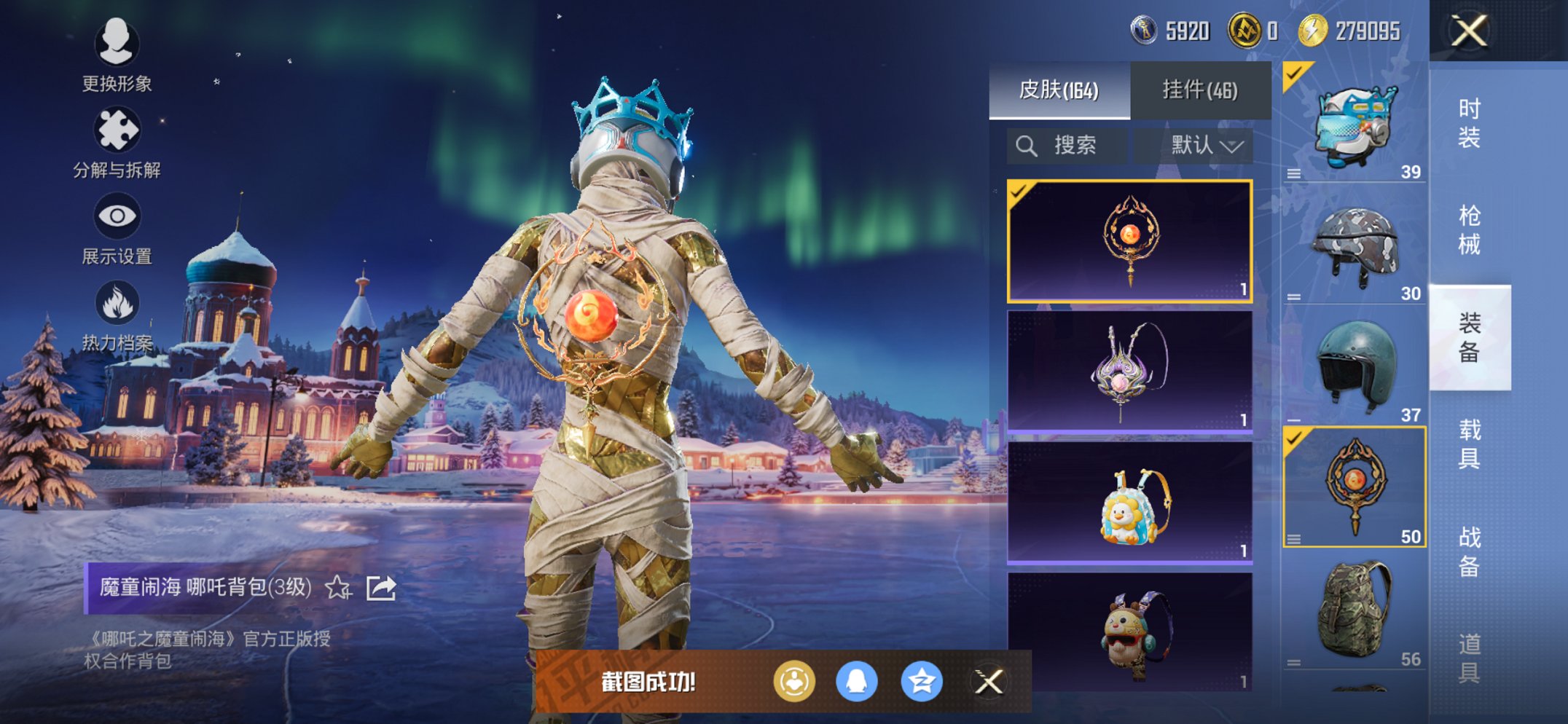The height and width of the screenshot is (724, 1568).
Task: Switch to the 枪械 category
Action: point(1469,230)
